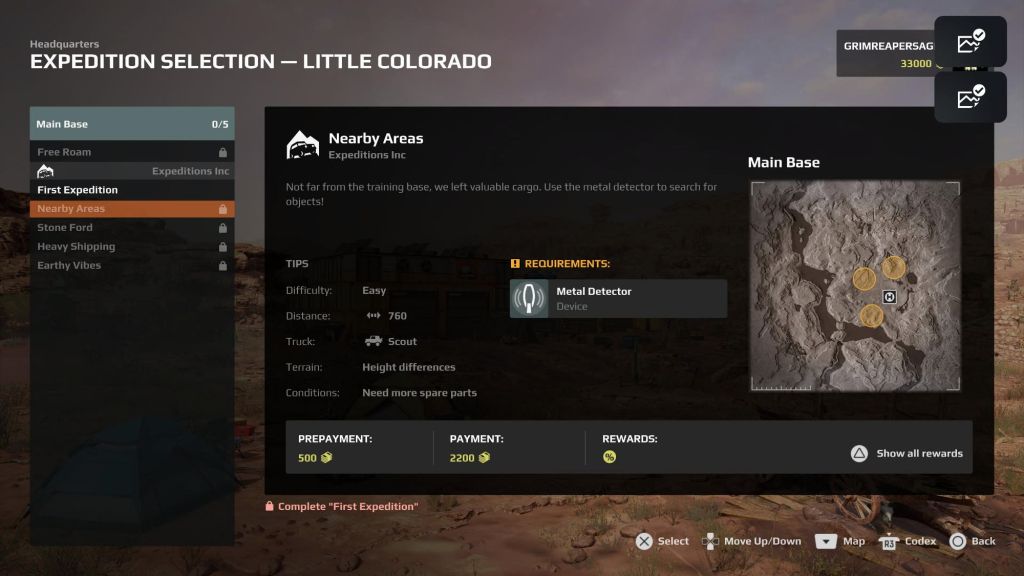Open the Map view
1024x576 pixels.
tap(840, 541)
